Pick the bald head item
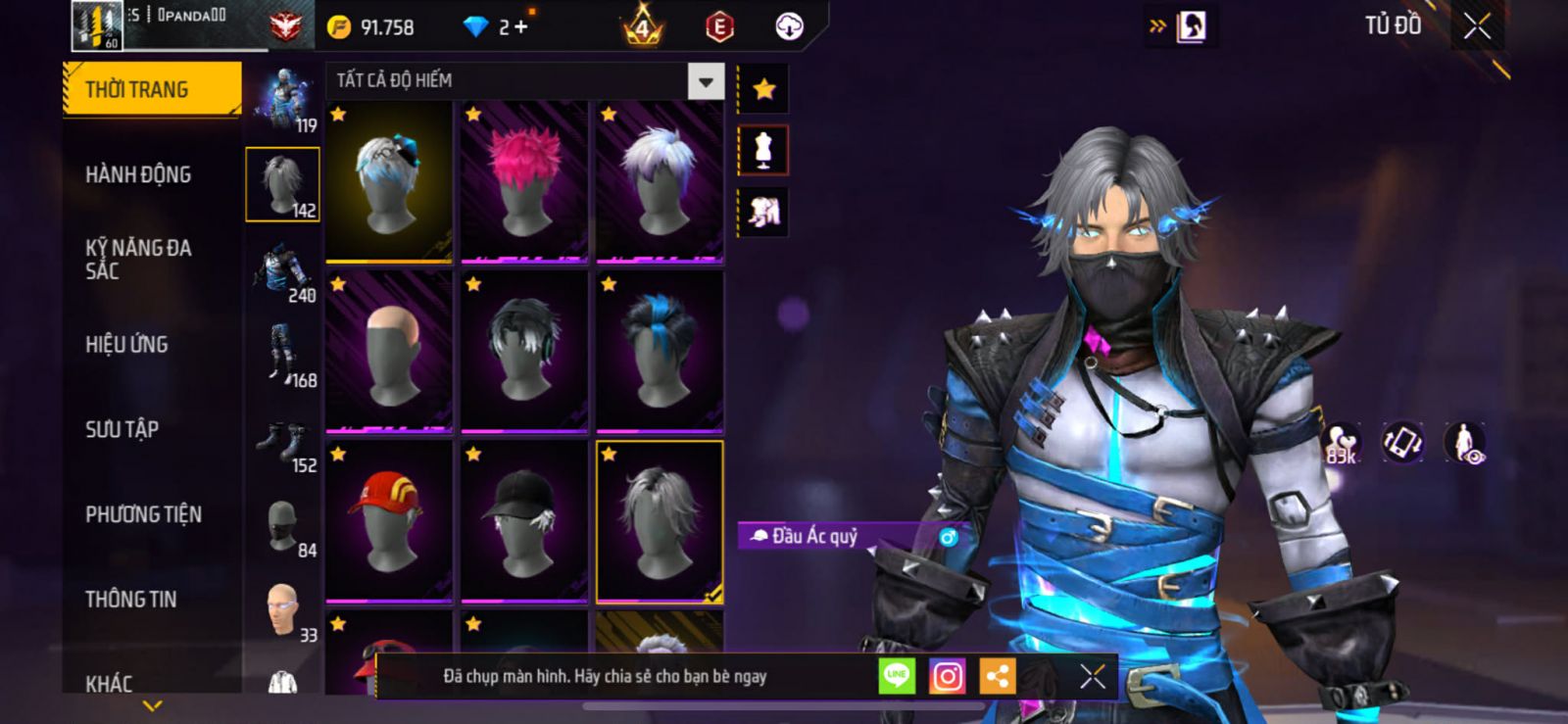Screen dimensions: 1568x724 tap(389, 351)
